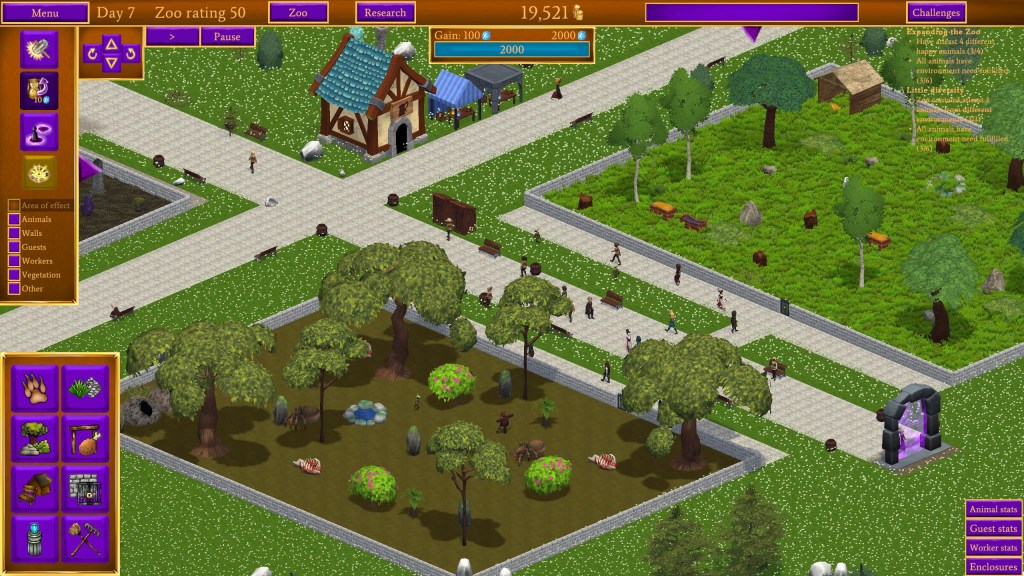Choose the meat drumstick food category
Screen dimensions: 1024x576
tap(86, 437)
